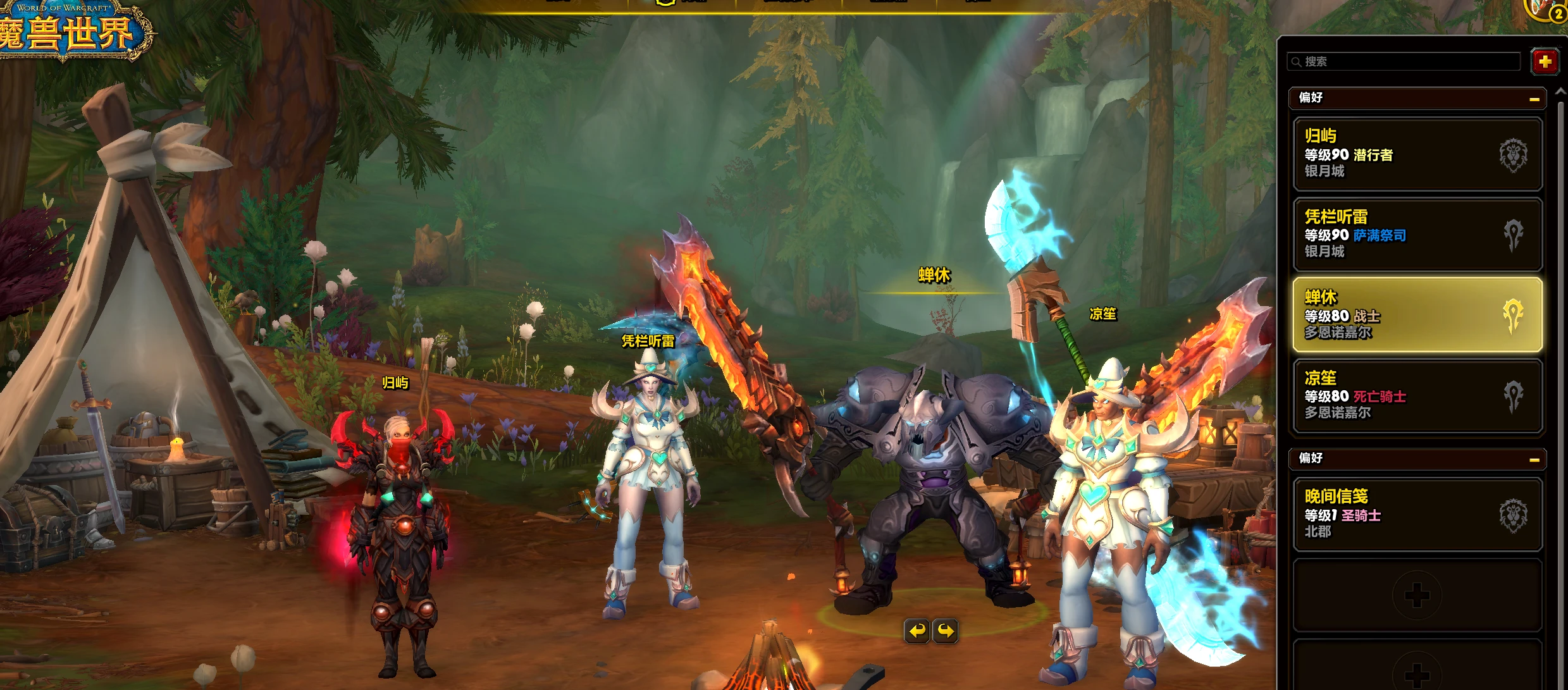The height and width of the screenshot is (690, 1568).
Task: Select the highlighted warrior 蝉休 row
Action: coord(1417,314)
